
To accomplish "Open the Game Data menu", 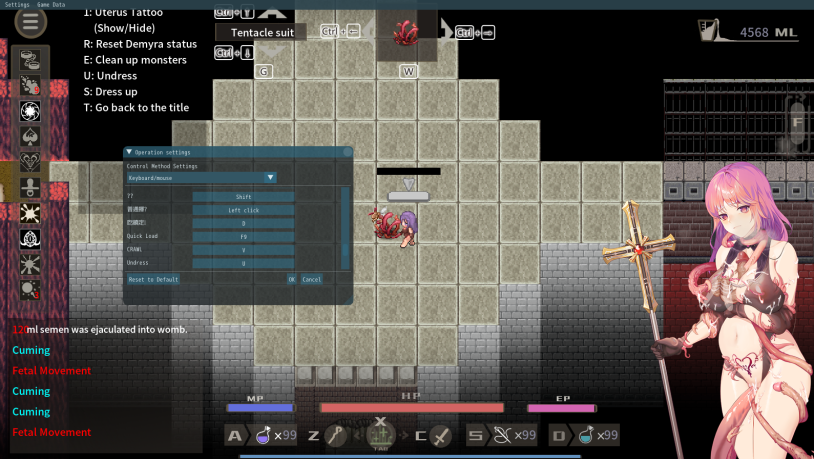I will point(51,4).
